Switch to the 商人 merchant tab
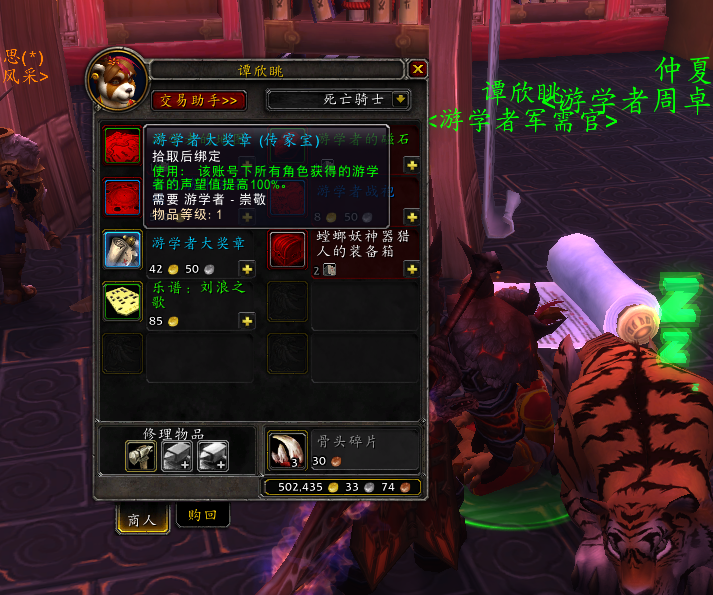Screen dimensions: 713x595 [142, 519]
